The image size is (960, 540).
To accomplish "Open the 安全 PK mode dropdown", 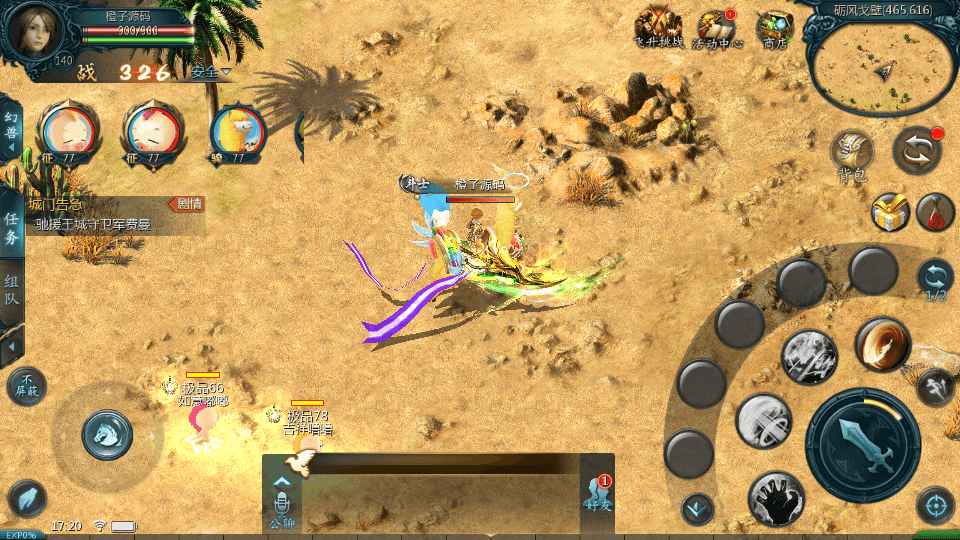I will click(x=211, y=72).
